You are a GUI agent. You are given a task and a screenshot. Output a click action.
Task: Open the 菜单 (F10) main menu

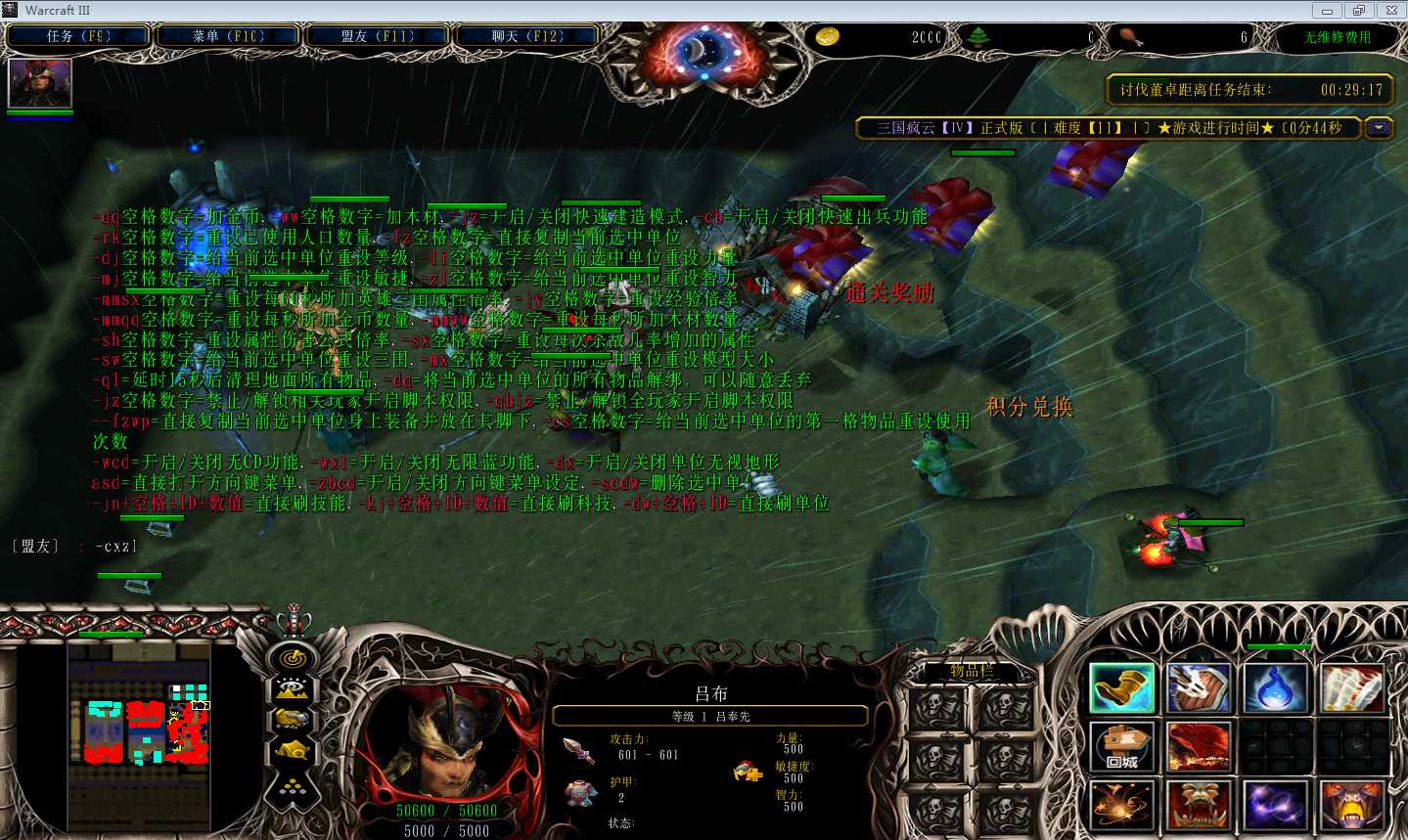[x=228, y=36]
